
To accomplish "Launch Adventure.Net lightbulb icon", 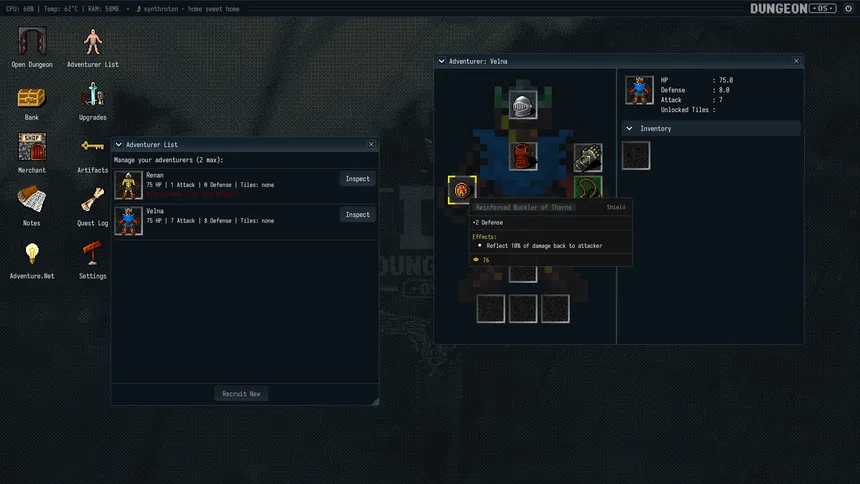I will (32, 253).
